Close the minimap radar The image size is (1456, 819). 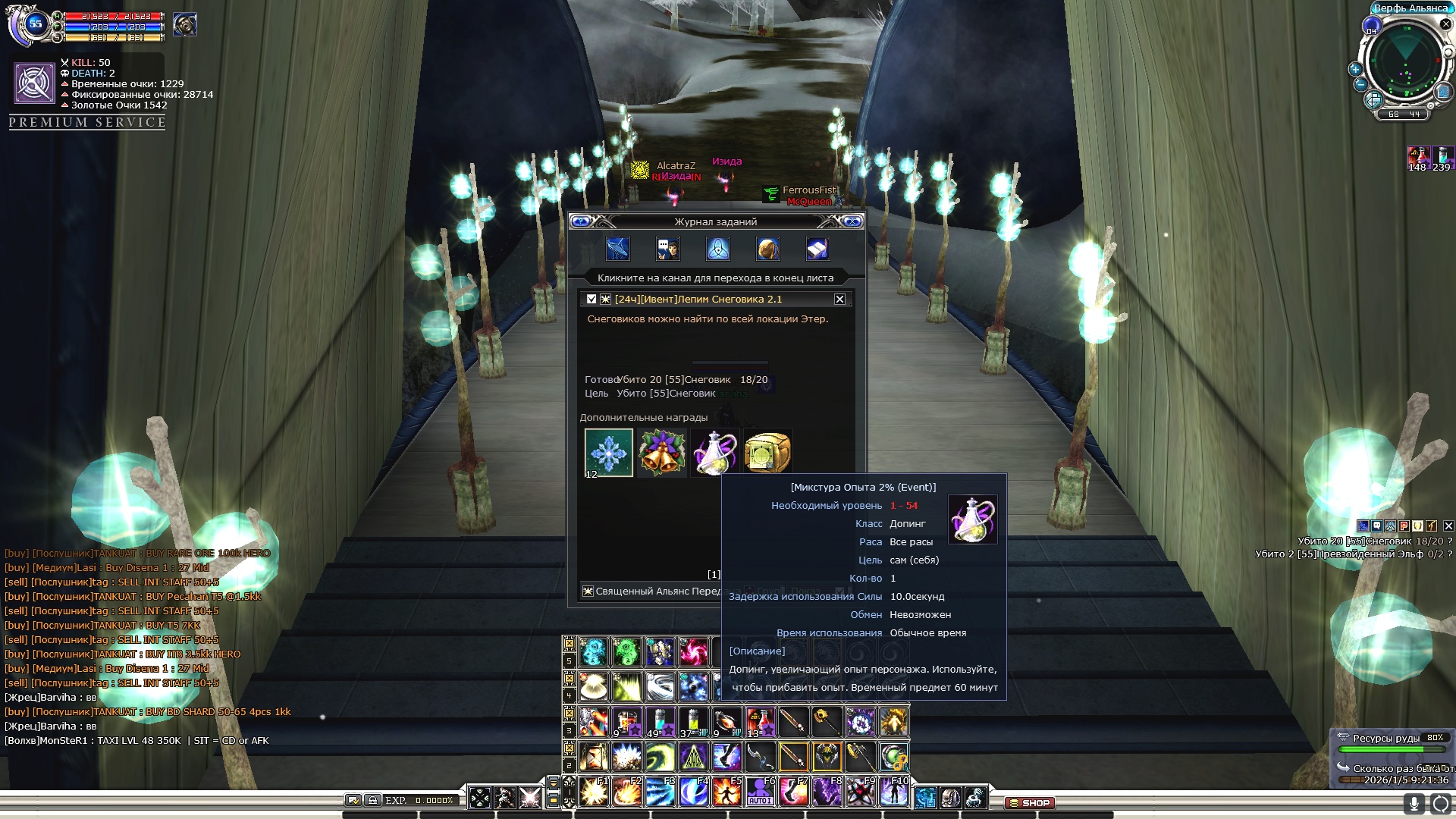click(1445, 24)
